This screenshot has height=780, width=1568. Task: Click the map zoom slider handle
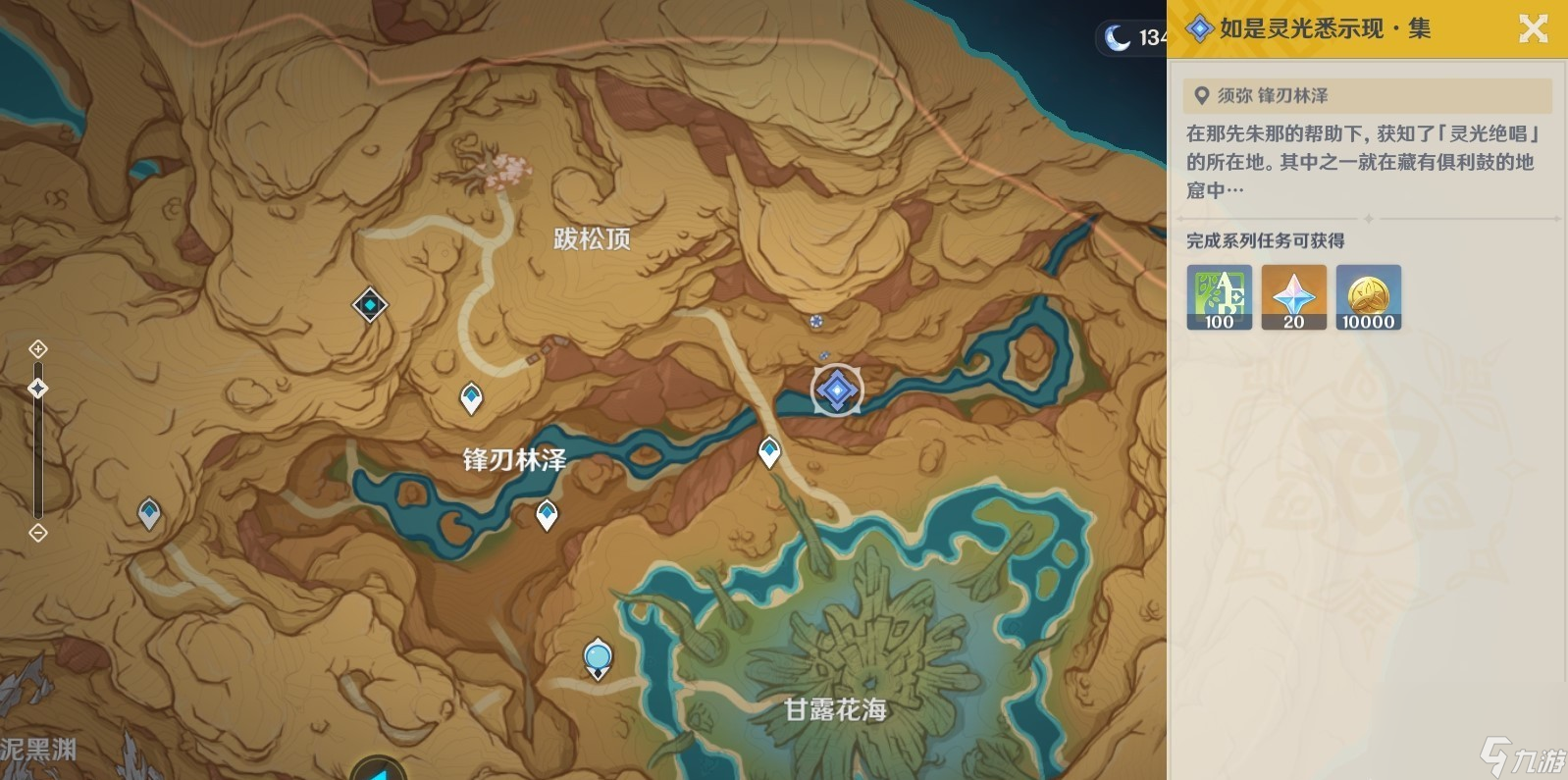click(37, 389)
